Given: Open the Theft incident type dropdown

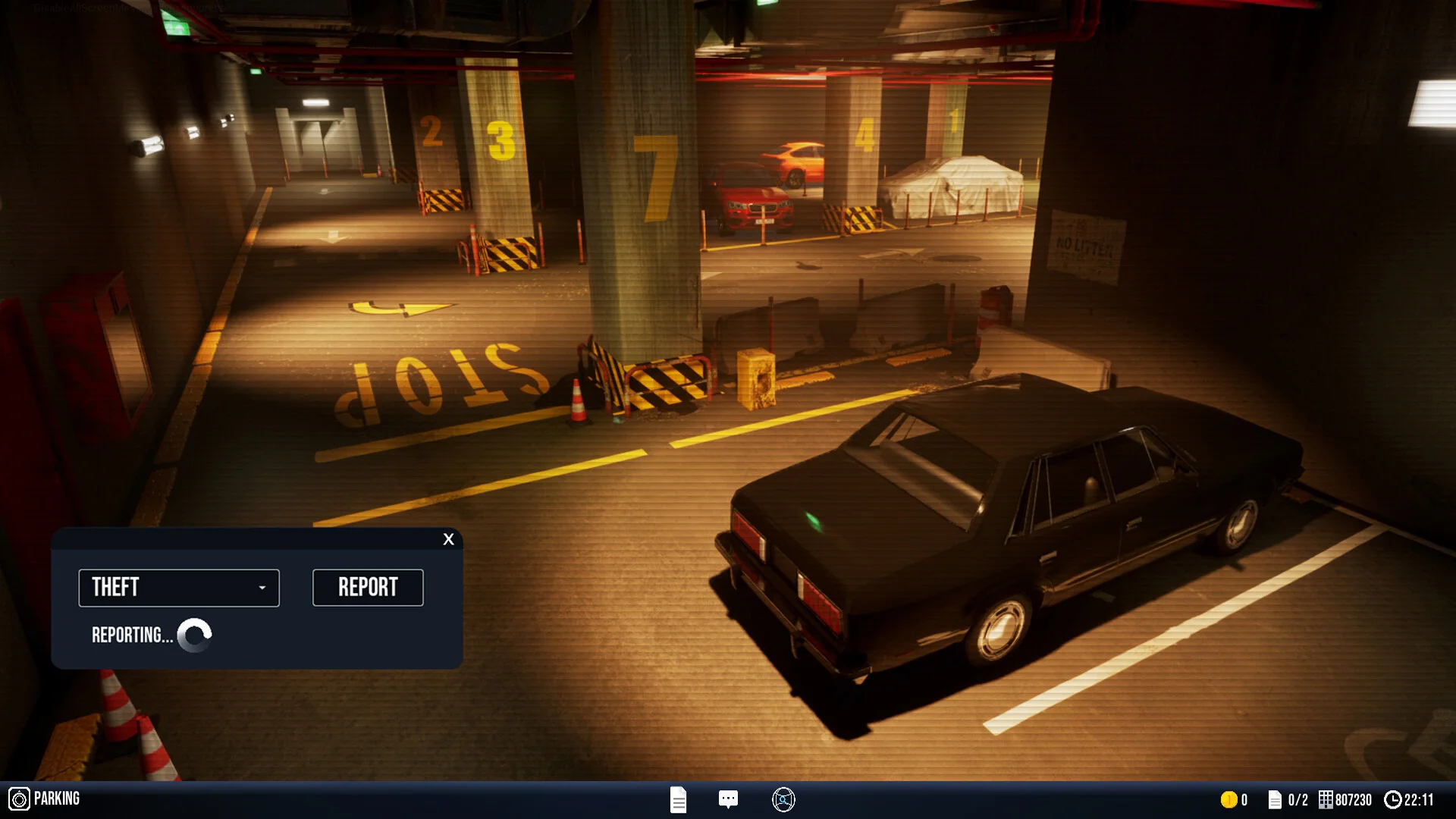Looking at the screenshot, I should tap(179, 588).
